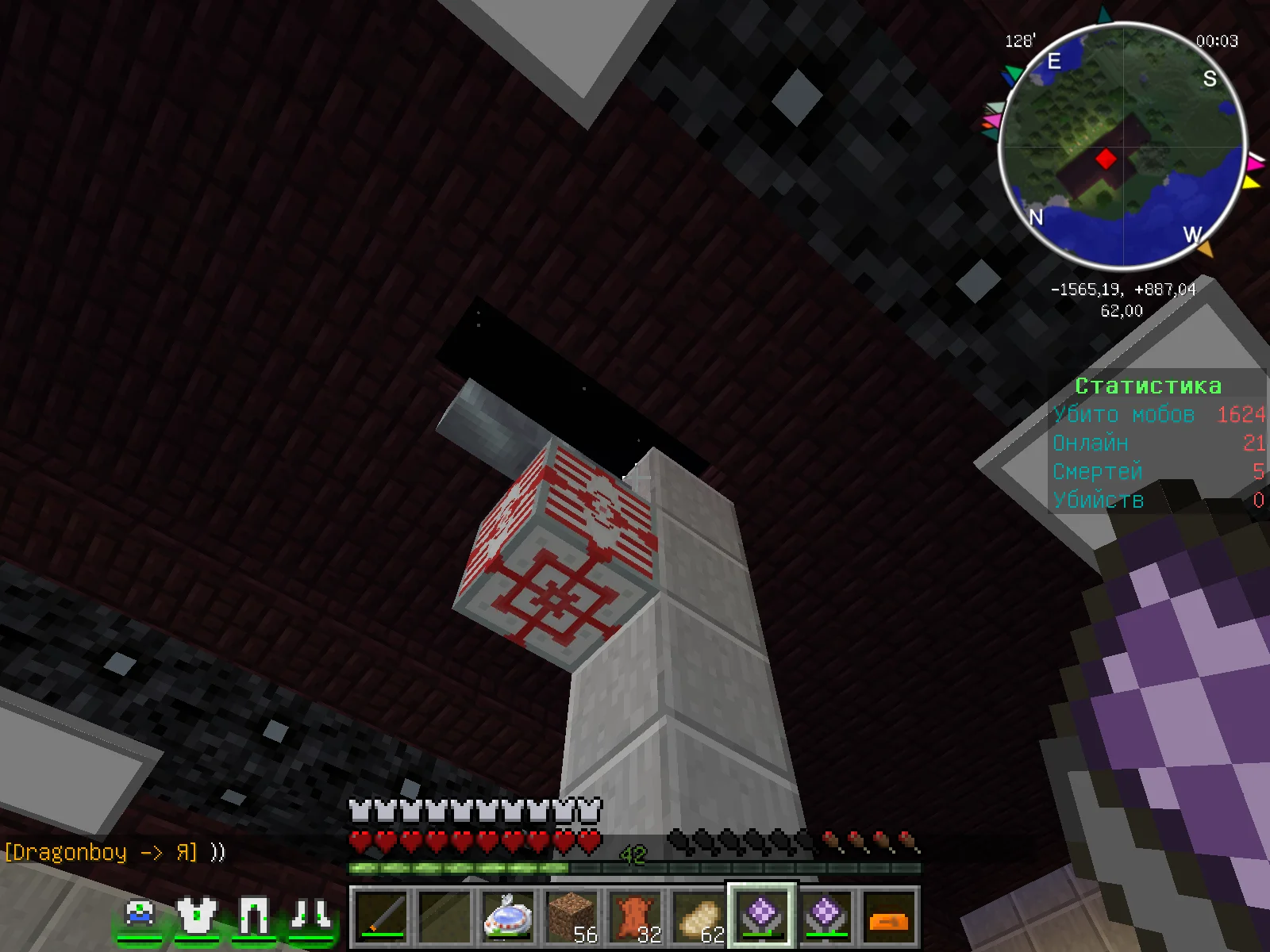
Task: Click the Статистика scoreboard header
Action: click(x=1148, y=386)
